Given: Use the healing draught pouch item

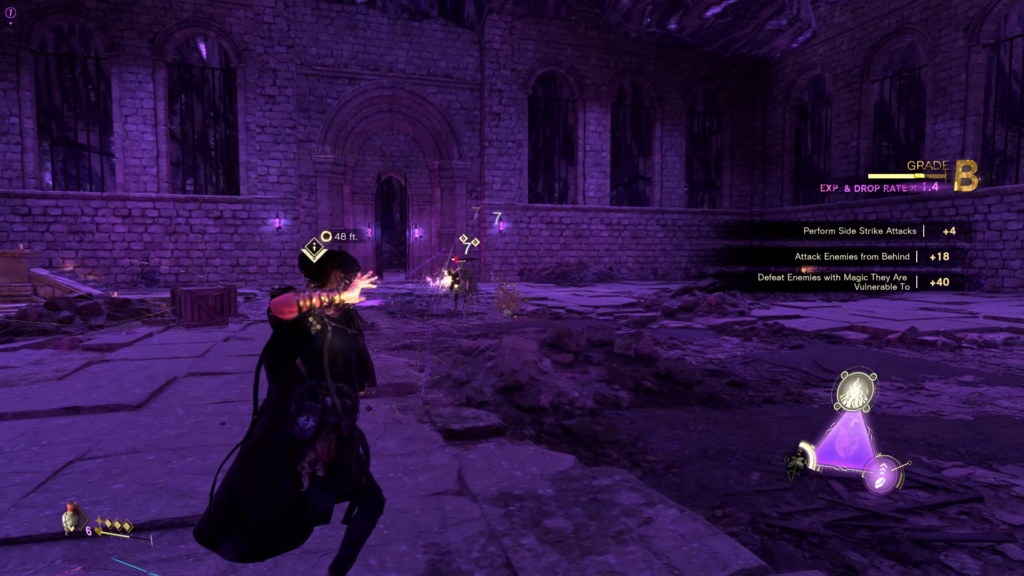Looking at the screenshot, I should tap(71, 517).
